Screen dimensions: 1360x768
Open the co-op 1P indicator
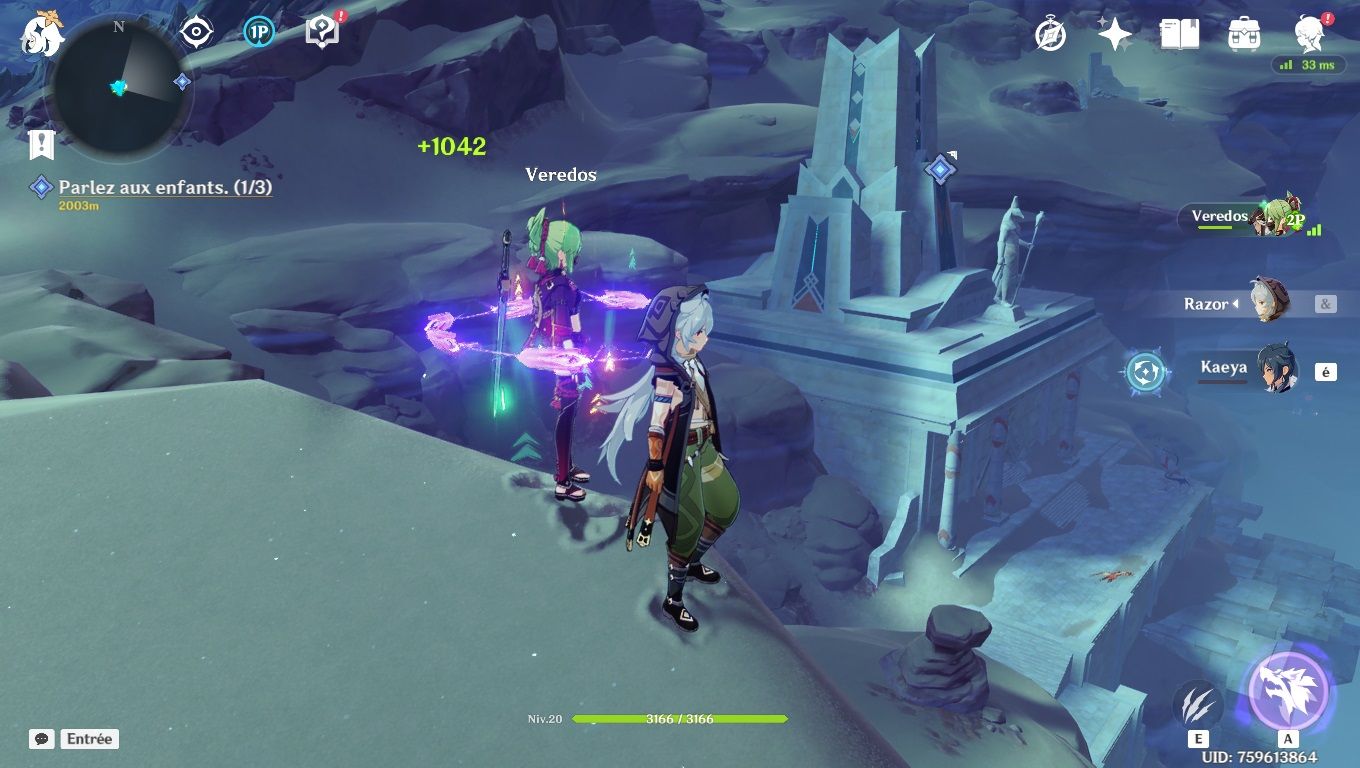tap(258, 31)
